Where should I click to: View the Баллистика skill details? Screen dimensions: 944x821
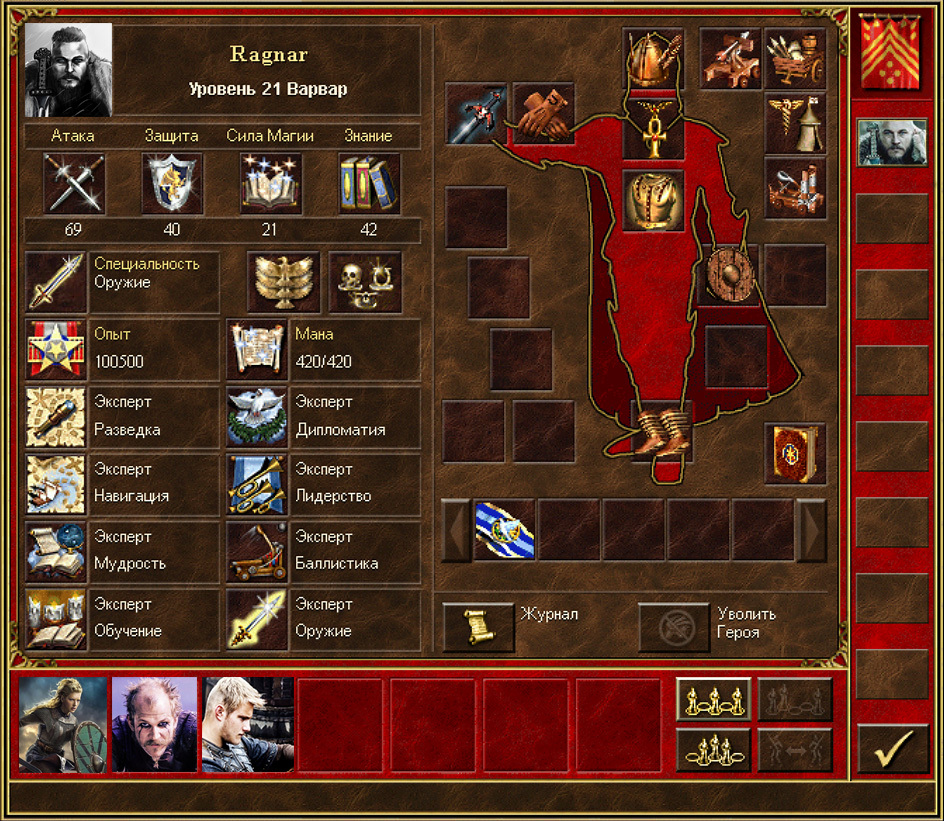click(x=258, y=551)
